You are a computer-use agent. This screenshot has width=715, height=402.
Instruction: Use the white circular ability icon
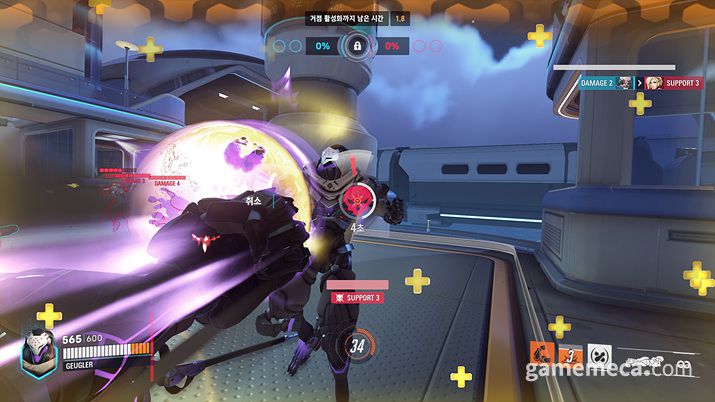click(598, 355)
